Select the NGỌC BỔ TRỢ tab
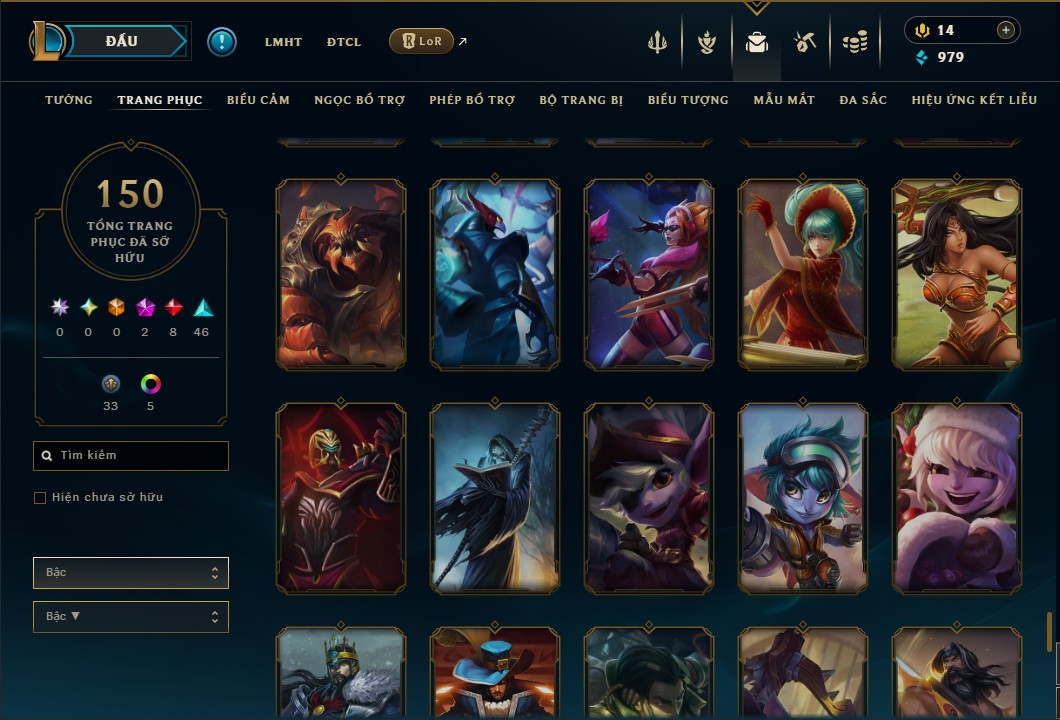1060x720 pixels. 359,100
